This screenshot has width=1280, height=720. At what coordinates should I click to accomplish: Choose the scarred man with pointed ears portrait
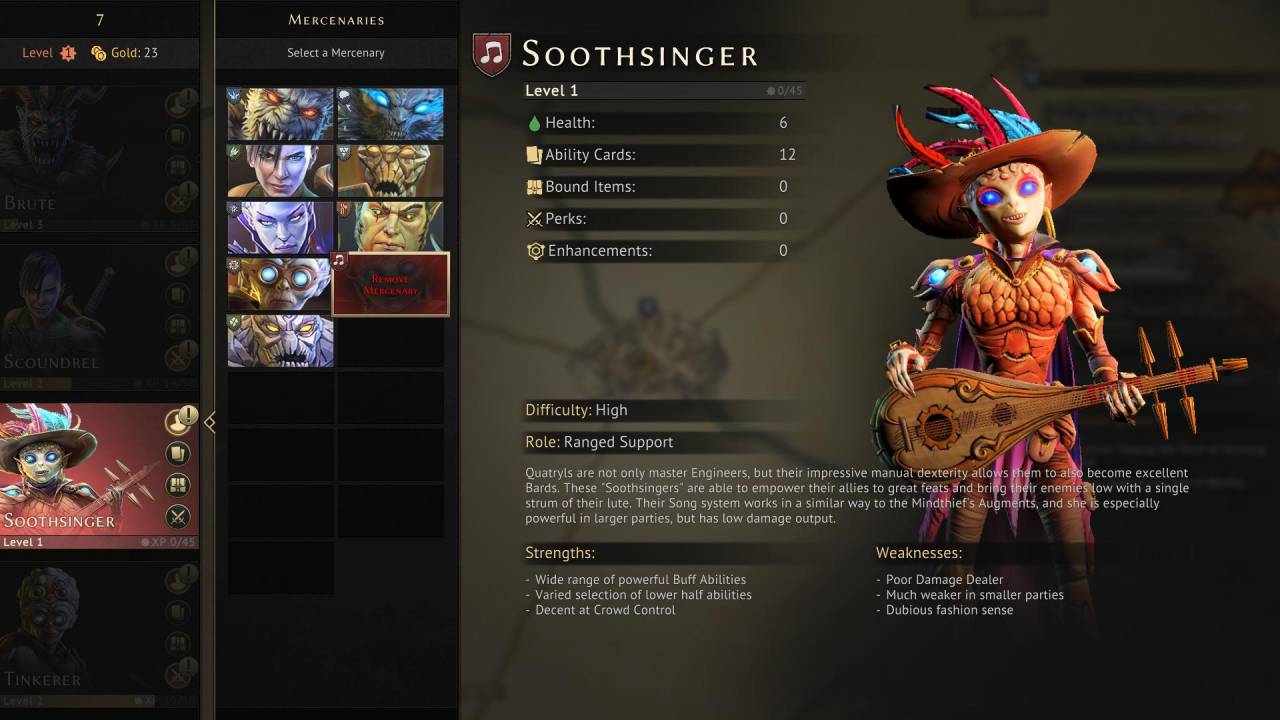390,228
